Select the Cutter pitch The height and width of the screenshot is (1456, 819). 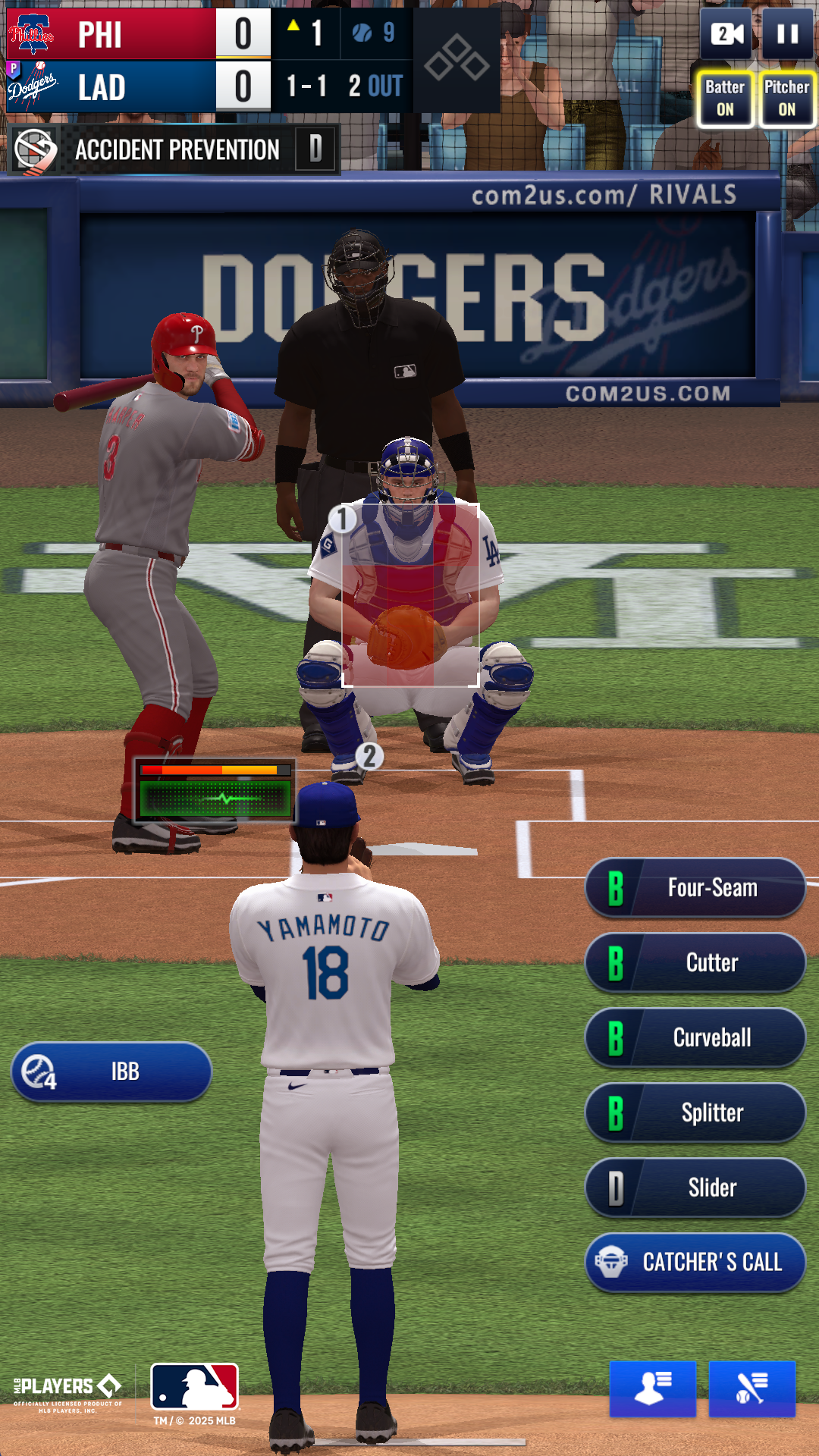(695, 962)
